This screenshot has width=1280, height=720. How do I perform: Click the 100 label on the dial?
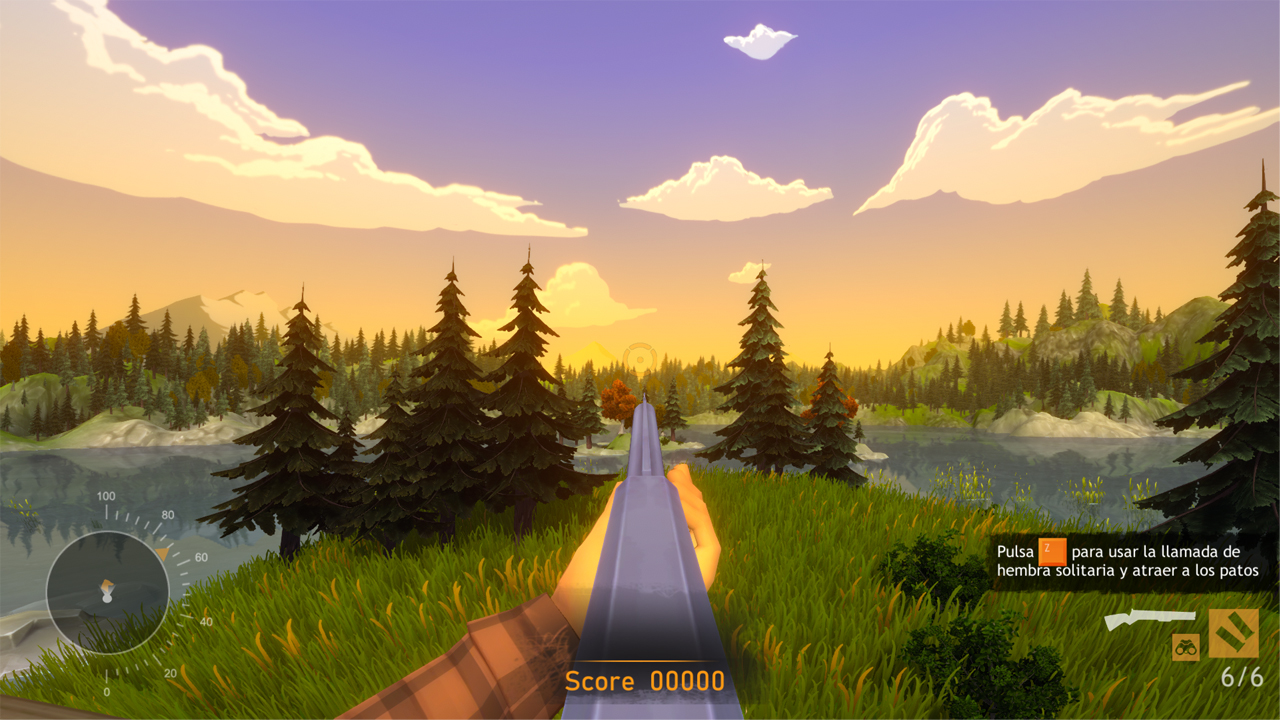point(105,496)
